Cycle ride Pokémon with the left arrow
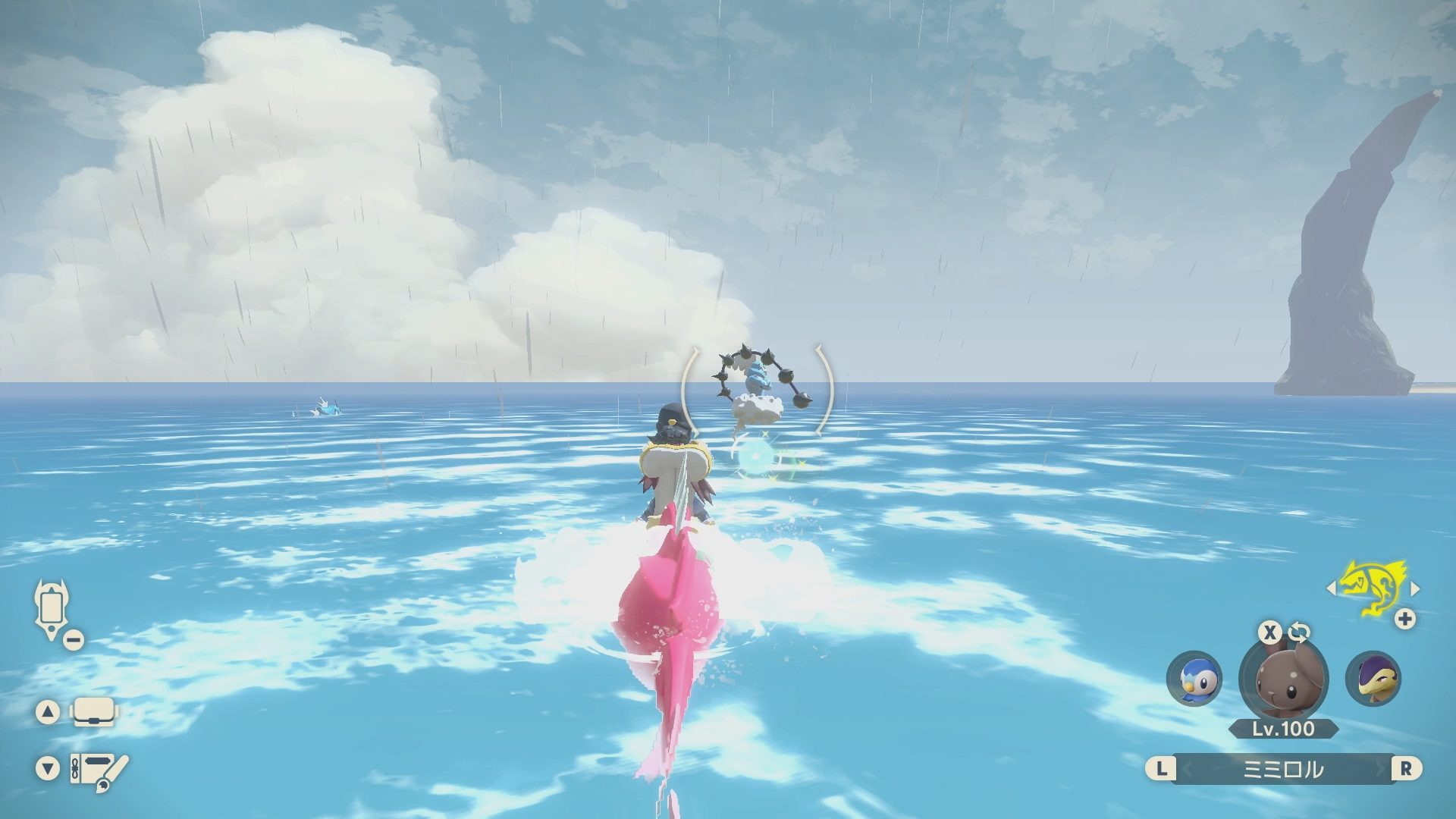Viewport: 1456px width, 819px height. pyautogui.click(x=1332, y=588)
